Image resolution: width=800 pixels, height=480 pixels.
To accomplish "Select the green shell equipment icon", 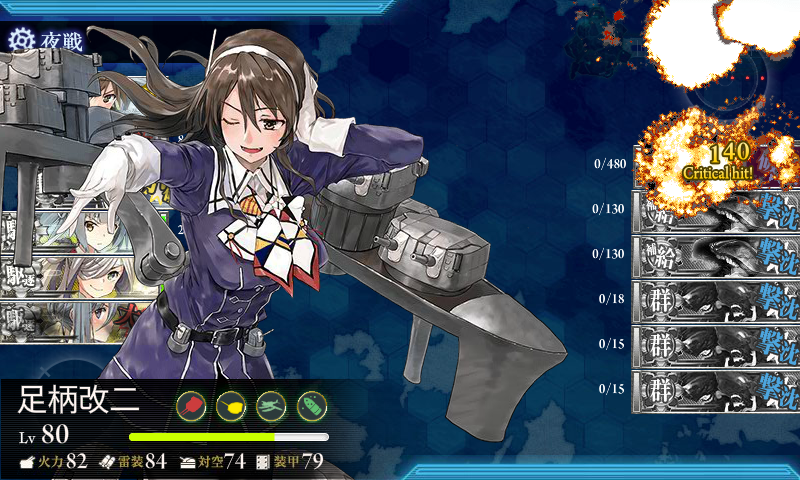I will point(312,405).
